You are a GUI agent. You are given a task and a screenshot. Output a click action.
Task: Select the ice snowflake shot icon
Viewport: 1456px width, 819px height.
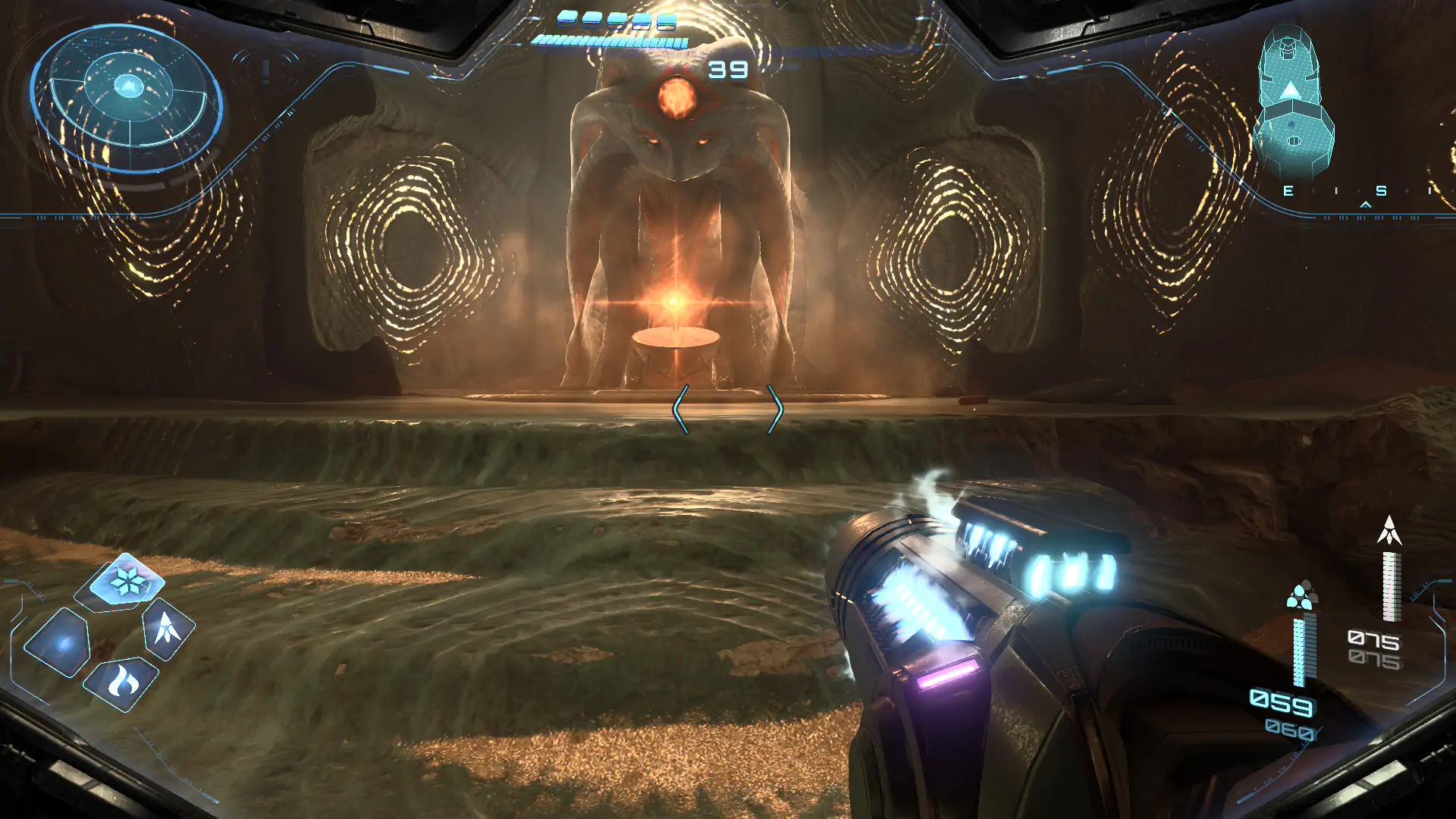pyautogui.click(x=127, y=582)
